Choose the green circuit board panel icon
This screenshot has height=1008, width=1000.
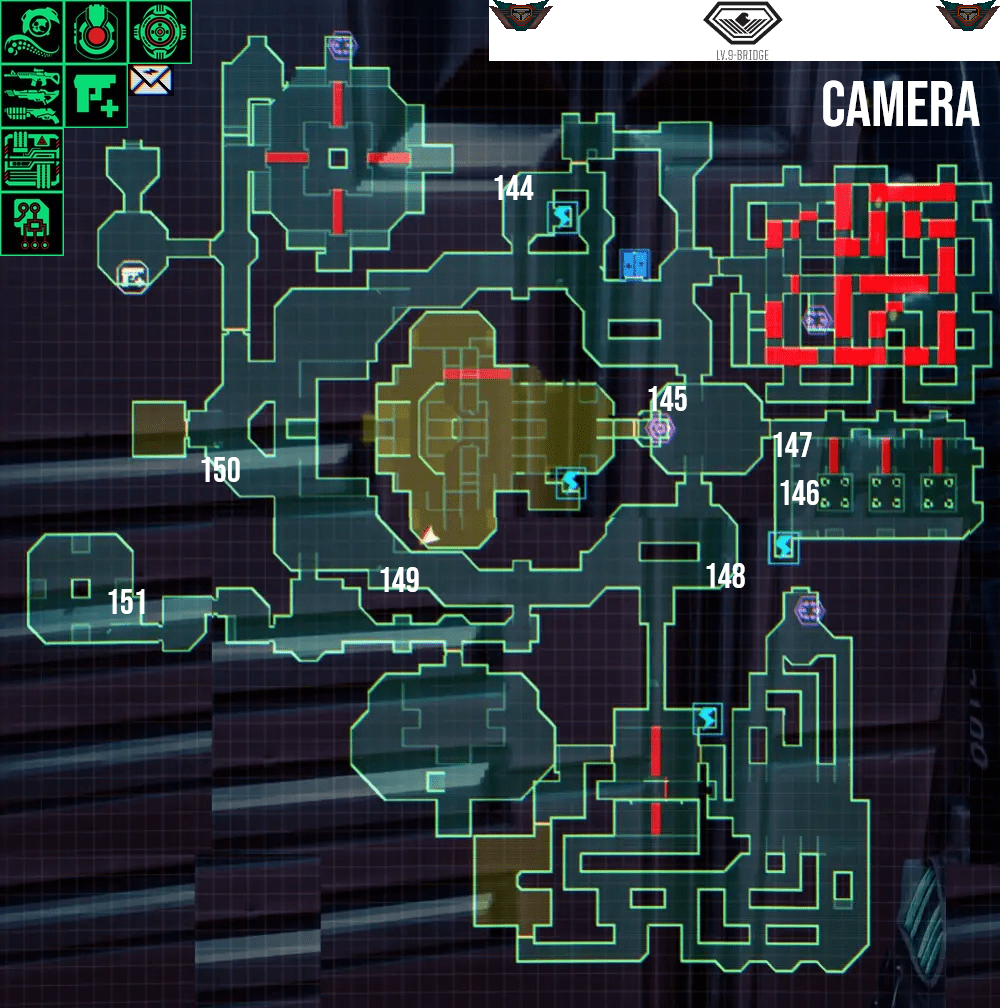(31, 159)
